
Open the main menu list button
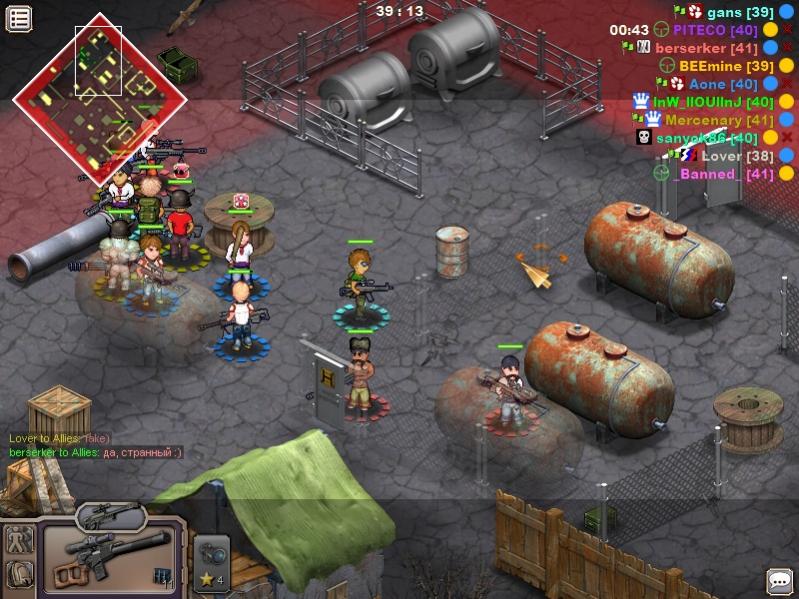pyautogui.click(x=19, y=17)
